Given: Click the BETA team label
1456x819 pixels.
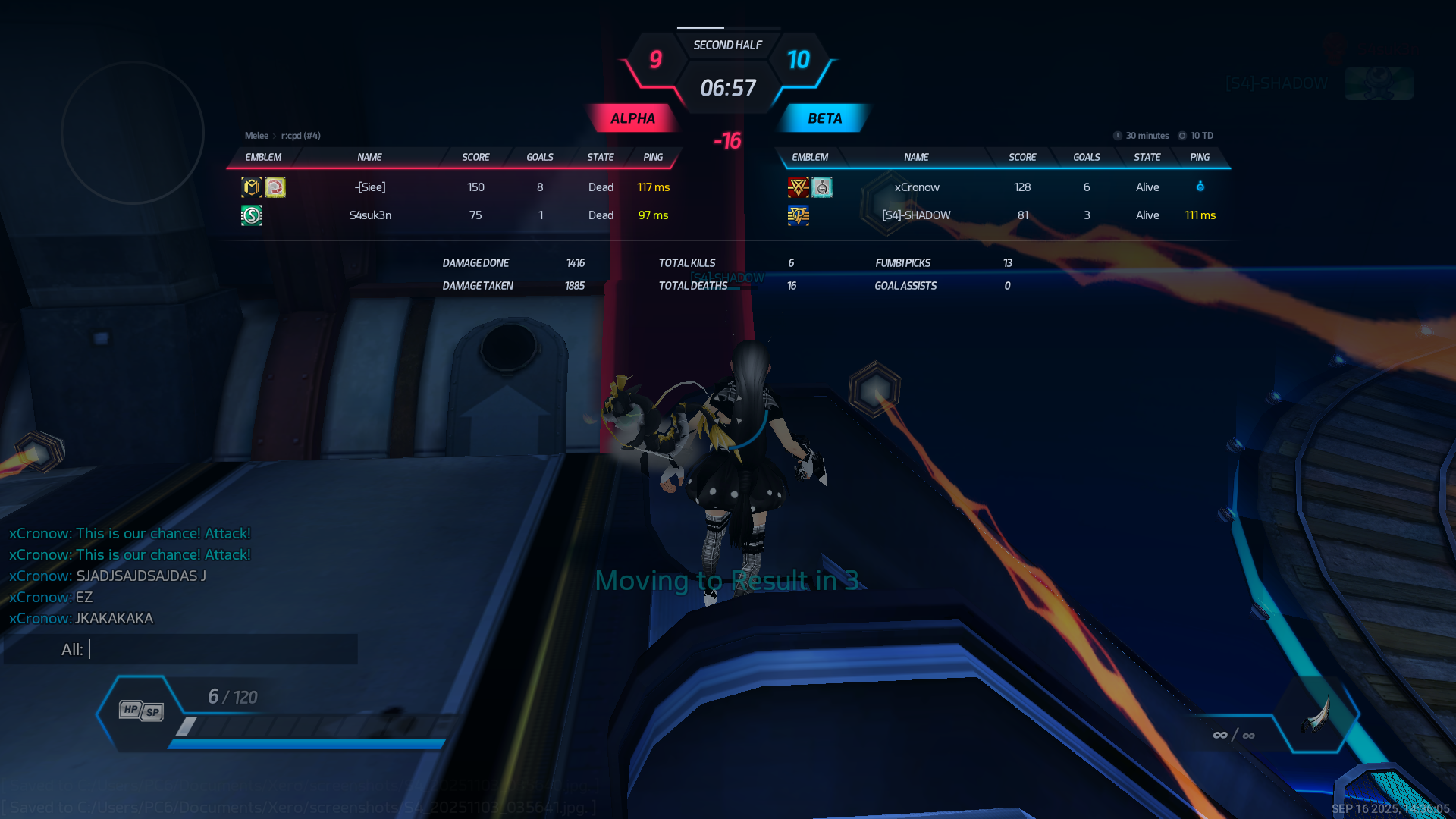Looking at the screenshot, I should (x=824, y=118).
